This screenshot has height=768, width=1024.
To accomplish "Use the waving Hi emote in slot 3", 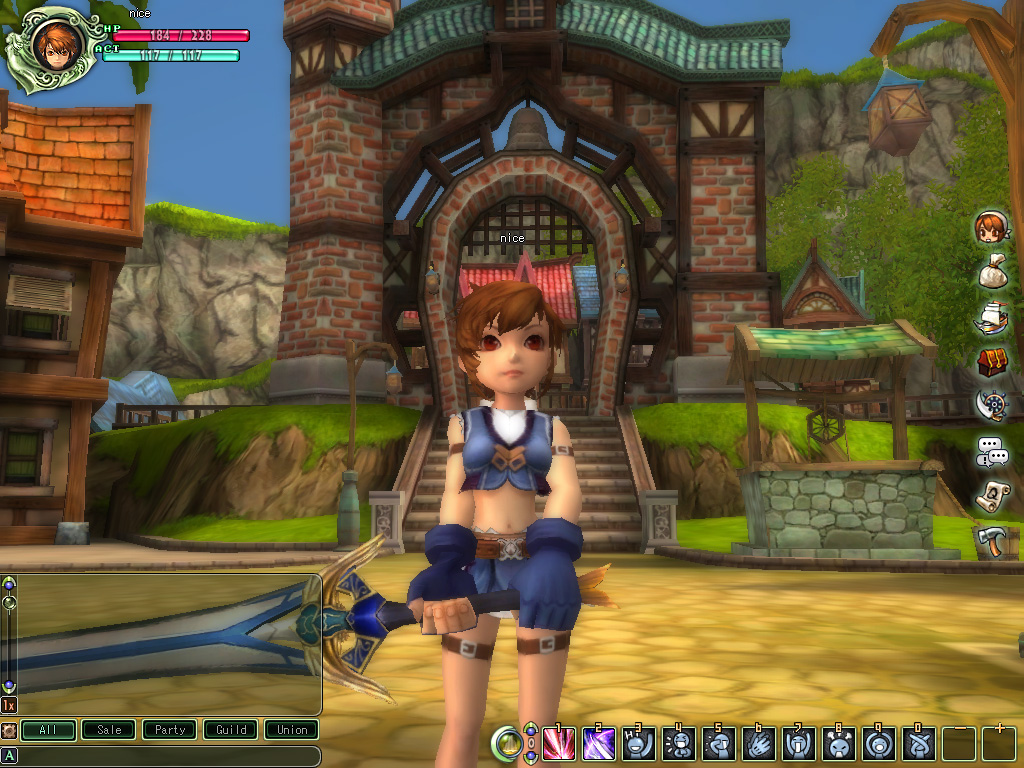I will click(638, 744).
